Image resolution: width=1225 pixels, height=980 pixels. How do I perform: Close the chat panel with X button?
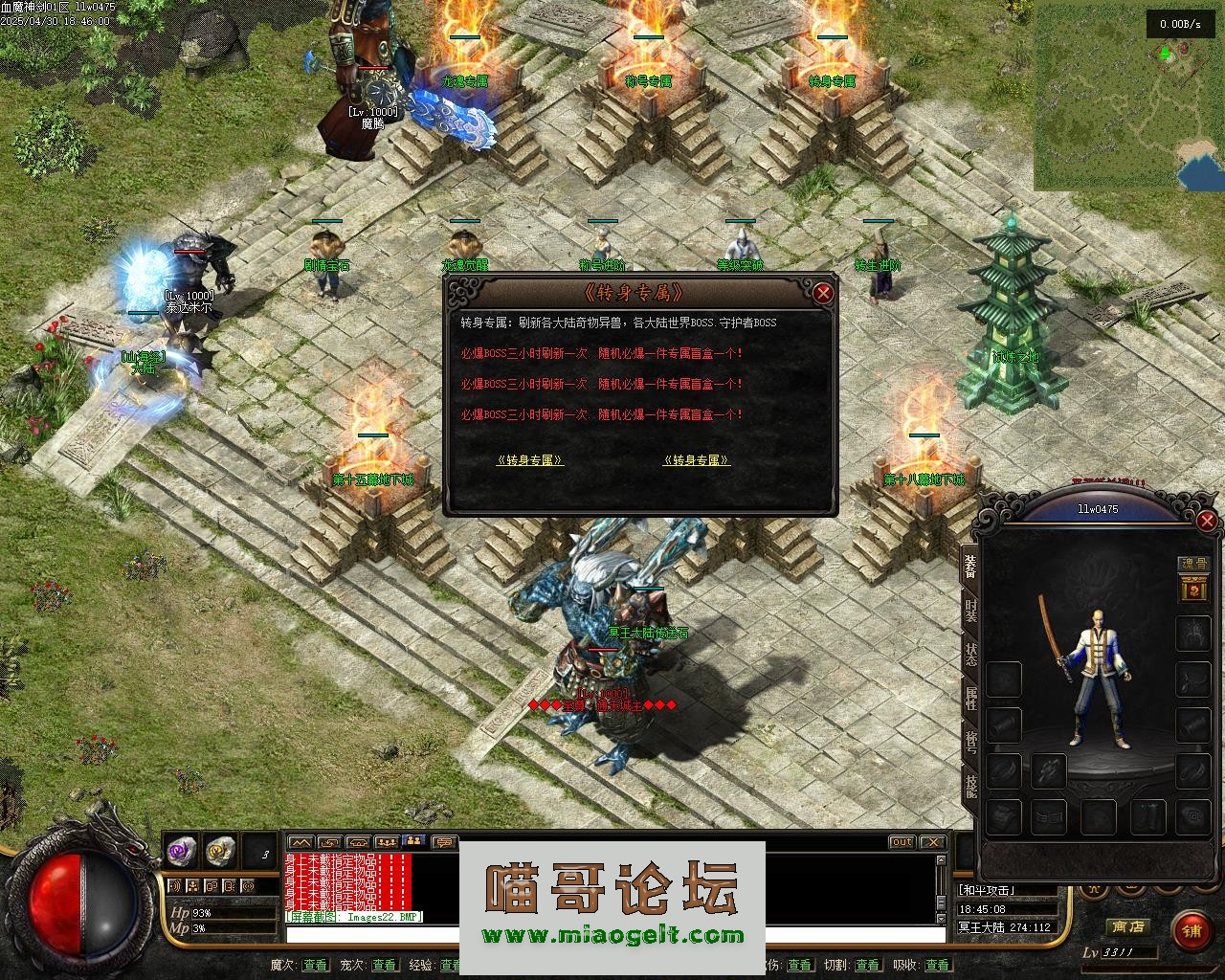(x=931, y=842)
